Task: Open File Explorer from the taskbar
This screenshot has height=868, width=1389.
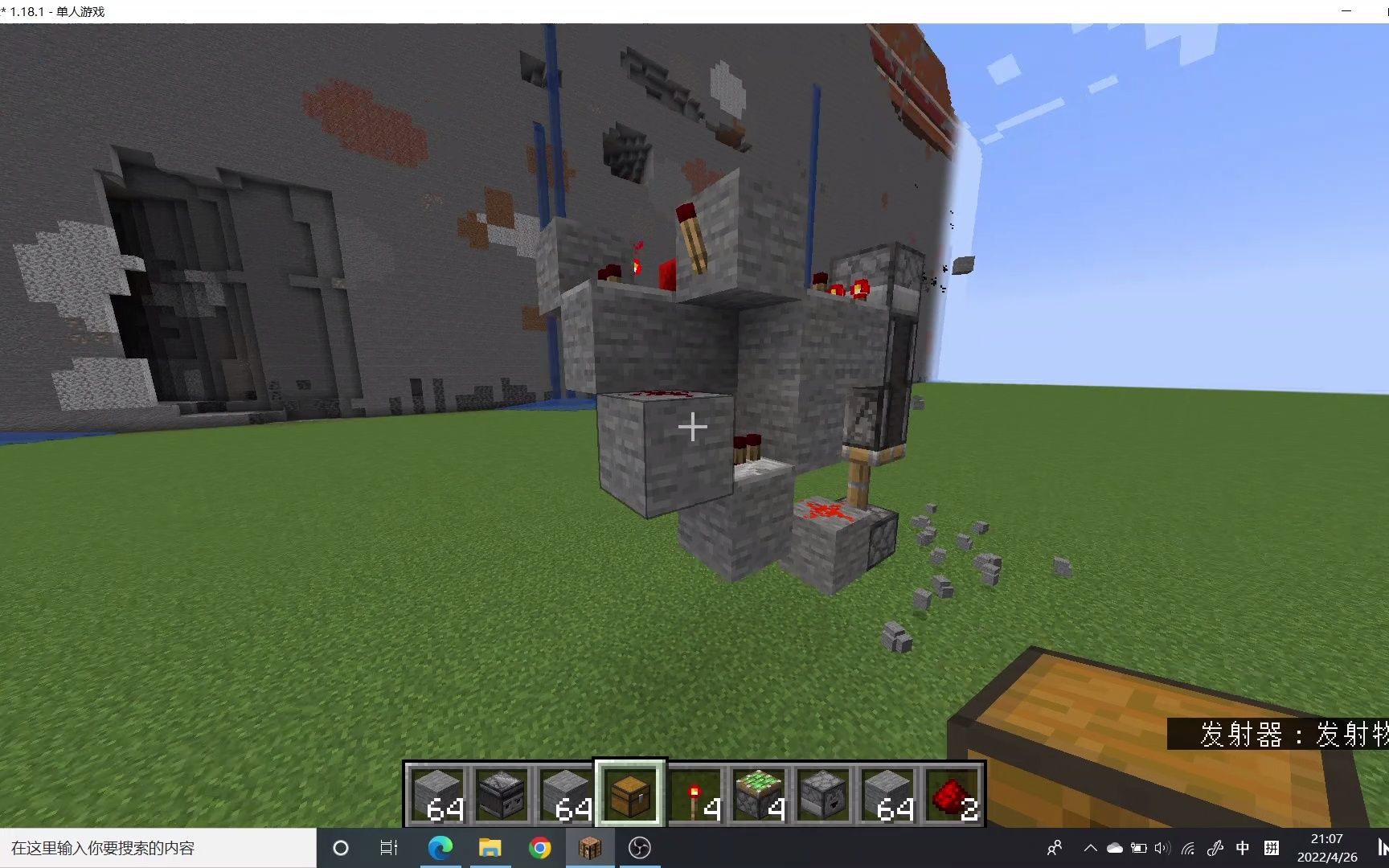Action: (490, 847)
